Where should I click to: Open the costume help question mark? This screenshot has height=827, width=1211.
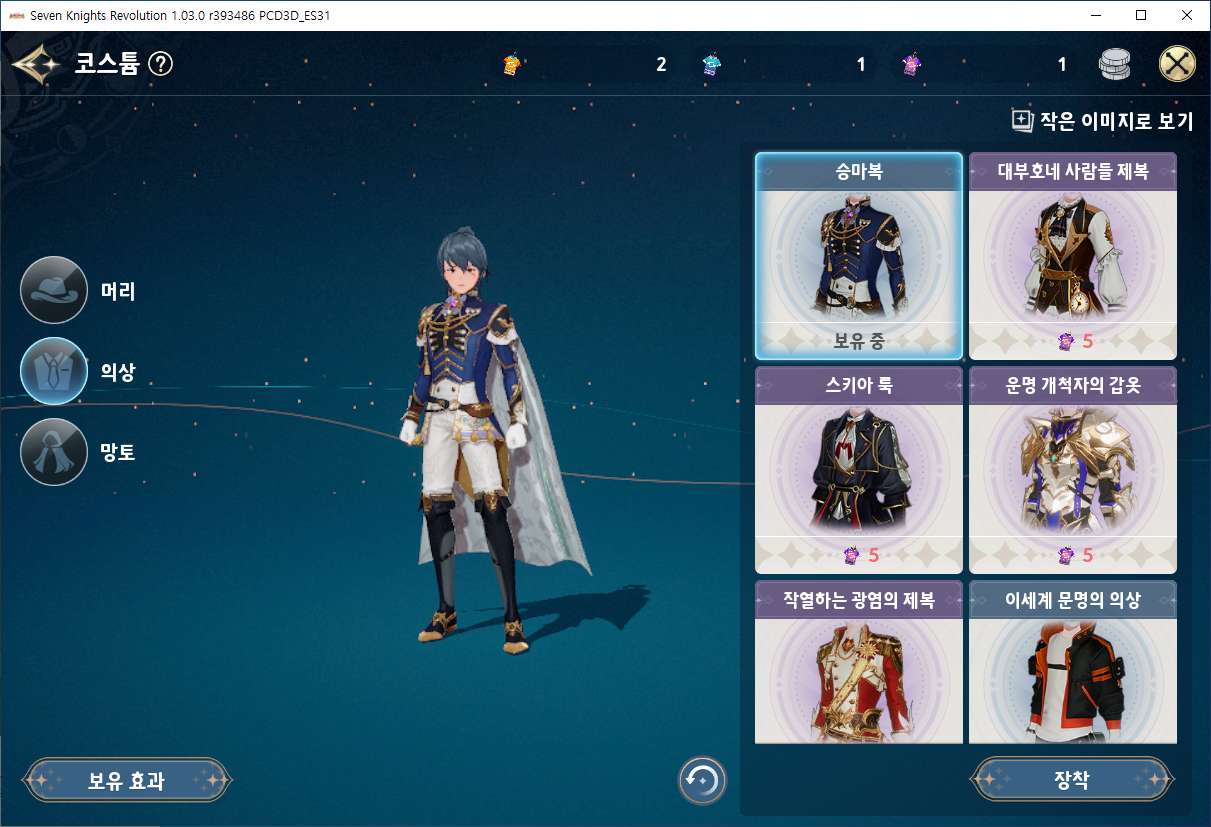(x=160, y=65)
